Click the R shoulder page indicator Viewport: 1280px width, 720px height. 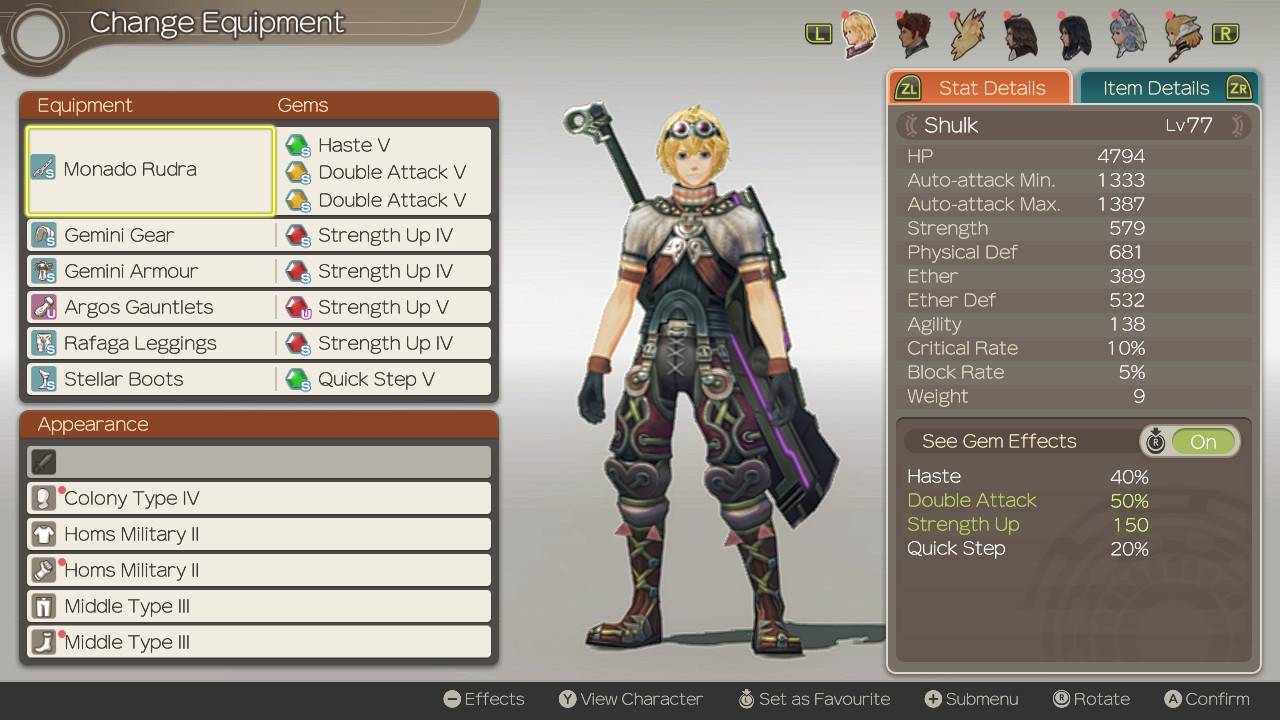(x=1226, y=33)
